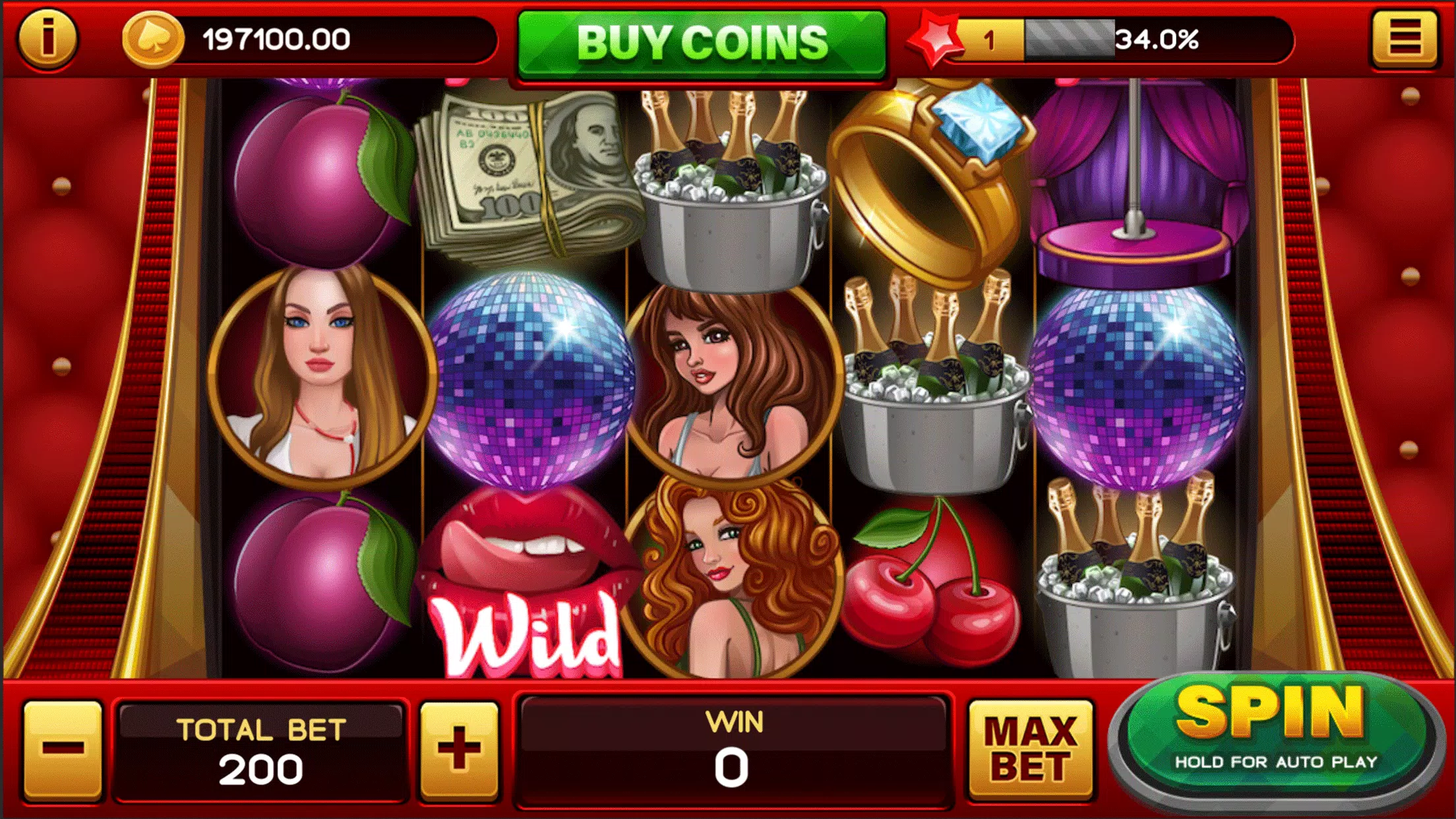
Task: Click the plum symbol on the first reel
Action: pos(317,178)
